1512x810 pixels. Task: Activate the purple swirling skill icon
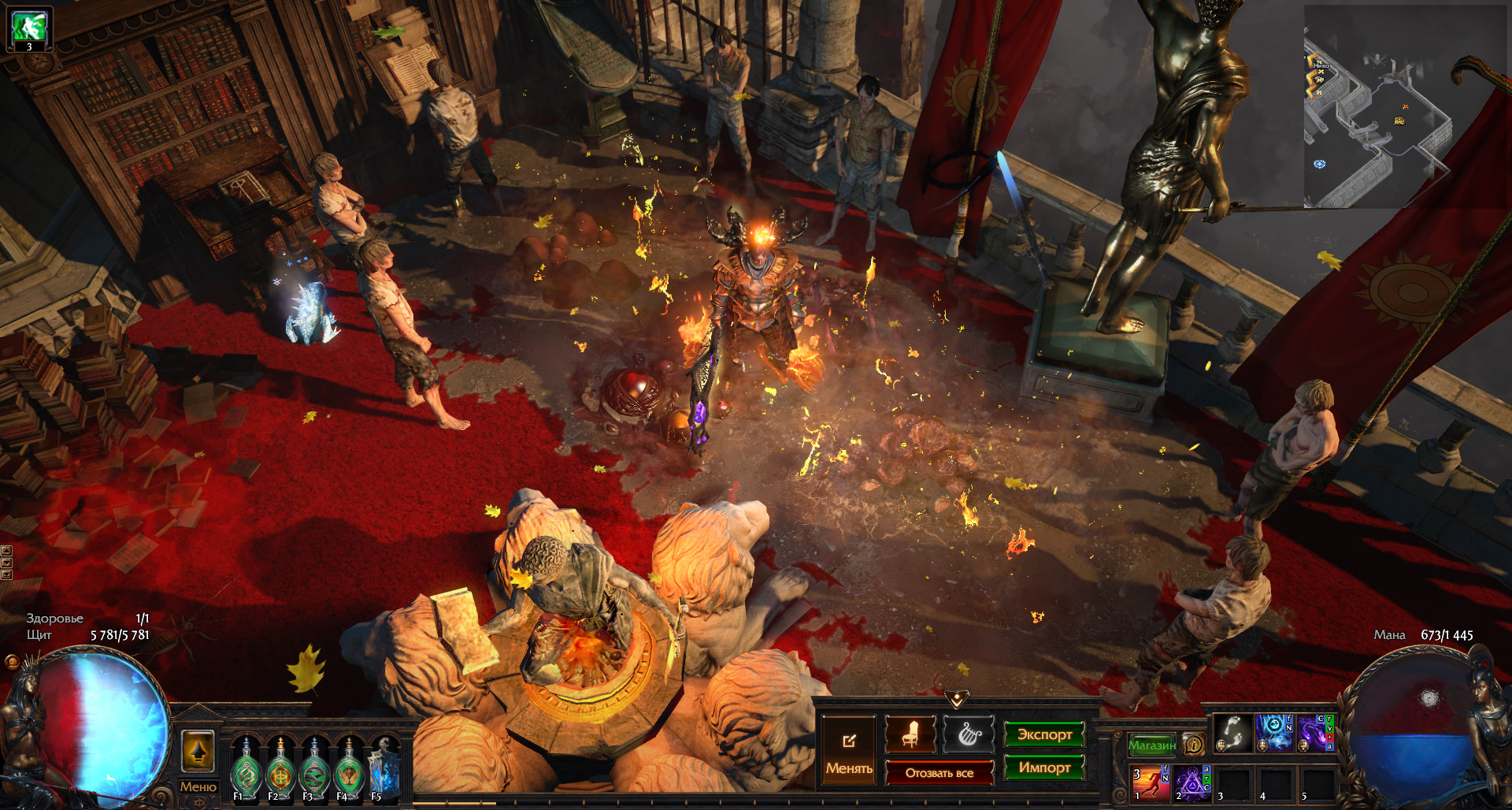1315,733
